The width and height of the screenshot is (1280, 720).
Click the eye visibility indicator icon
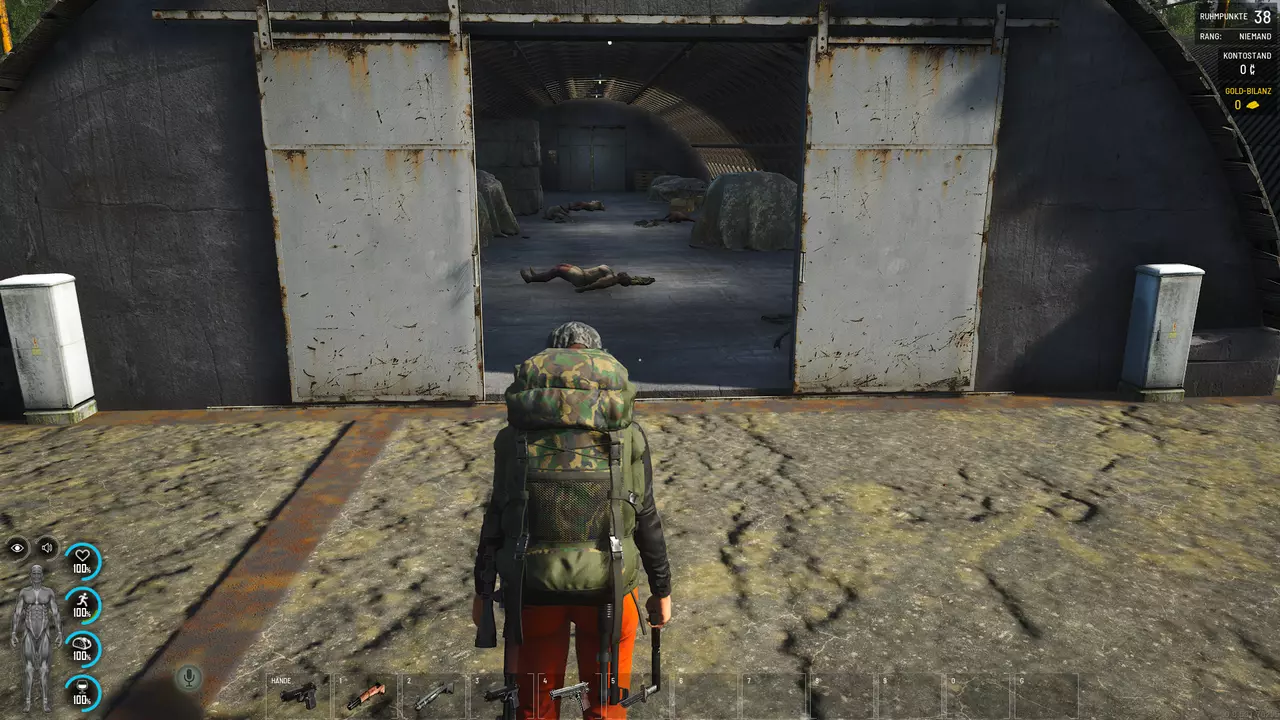(18, 547)
